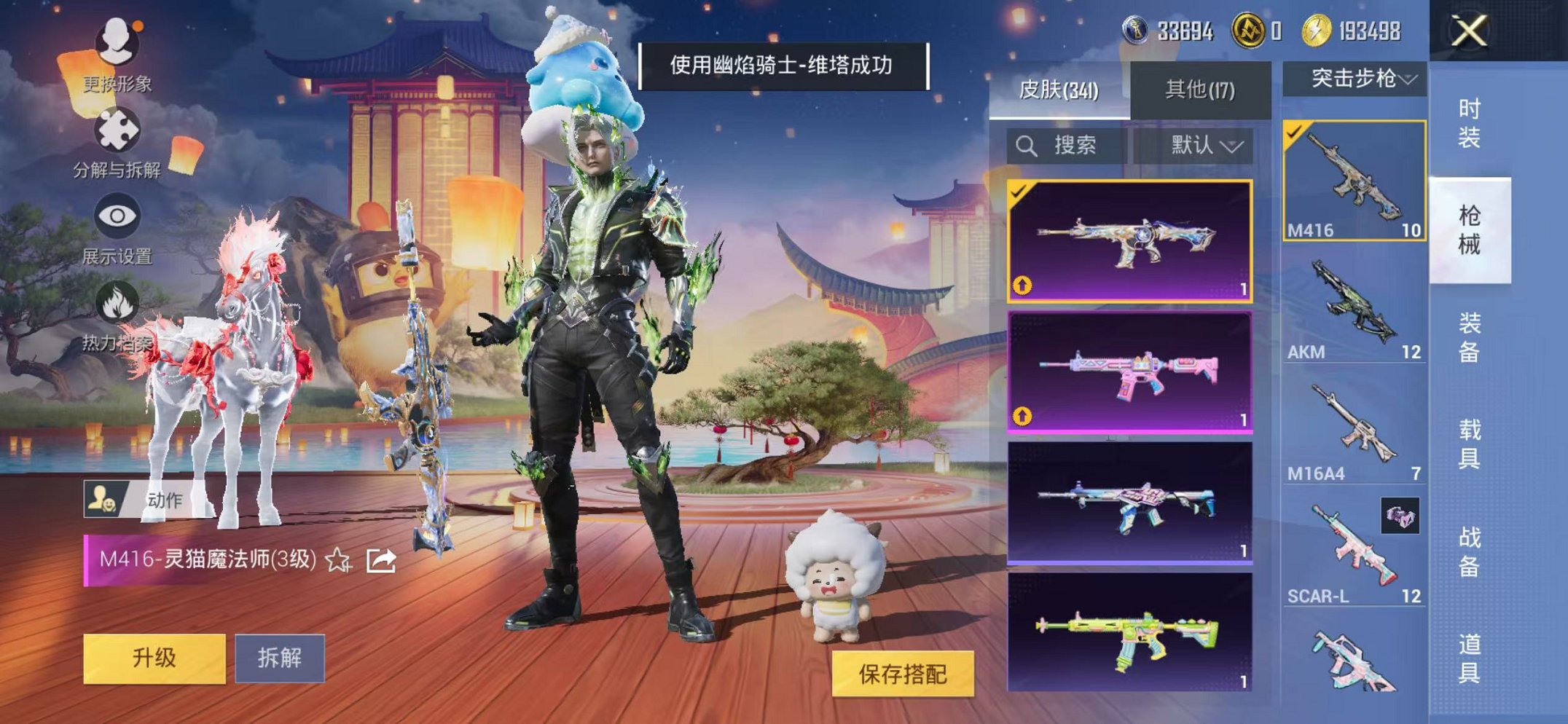Click the search magnifier icon
Image resolution: width=1568 pixels, height=724 pixels.
[x=1027, y=143]
